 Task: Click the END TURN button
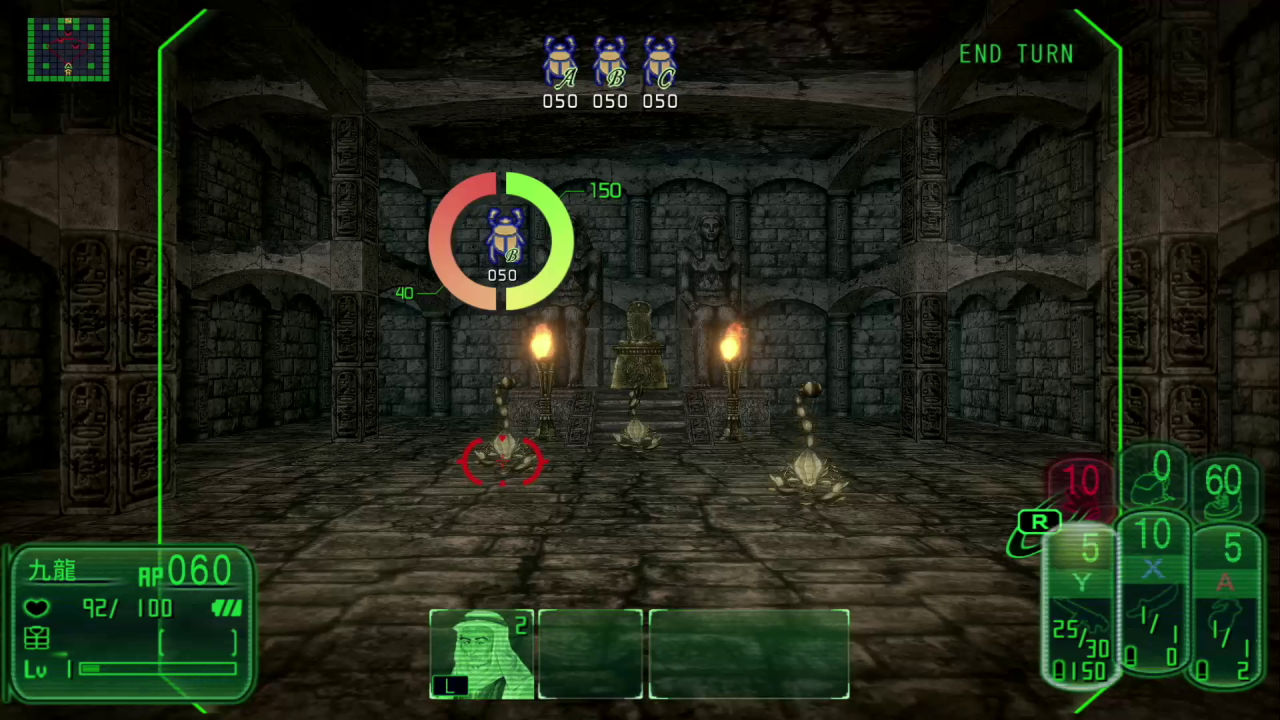point(1016,55)
